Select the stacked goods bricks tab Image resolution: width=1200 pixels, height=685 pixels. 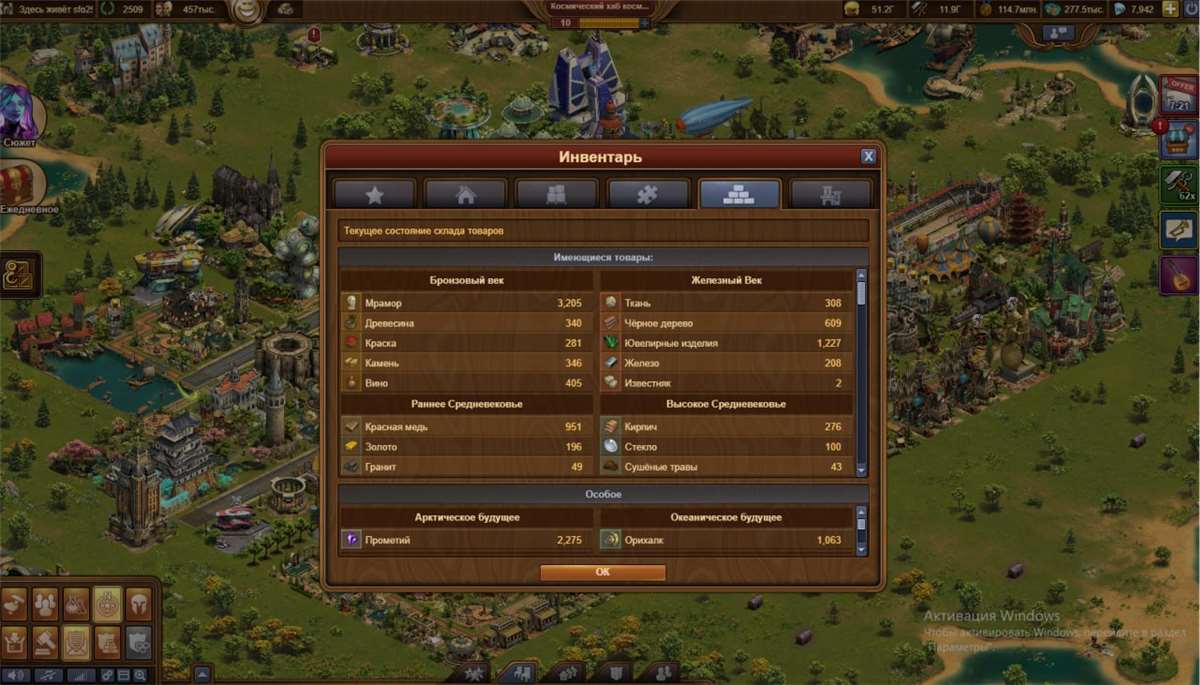click(x=739, y=195)
